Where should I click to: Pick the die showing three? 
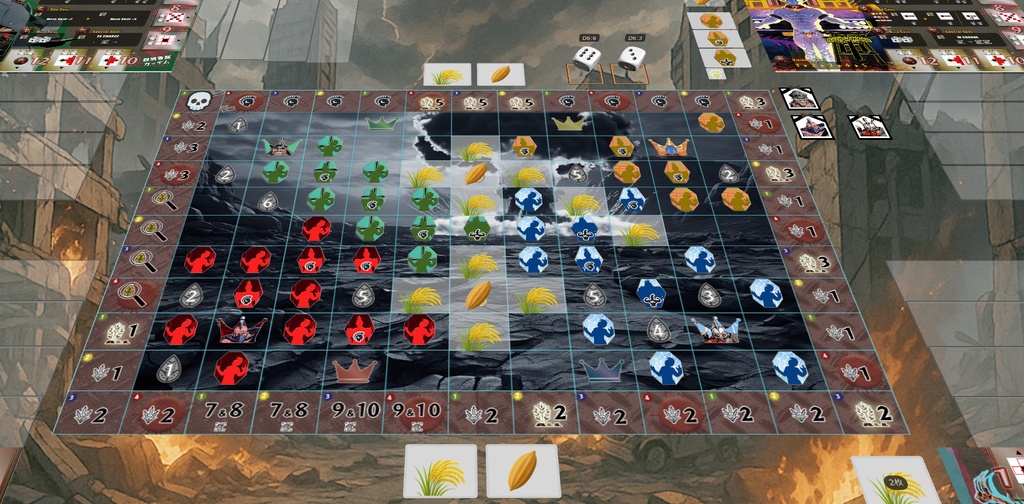[631, 58]
